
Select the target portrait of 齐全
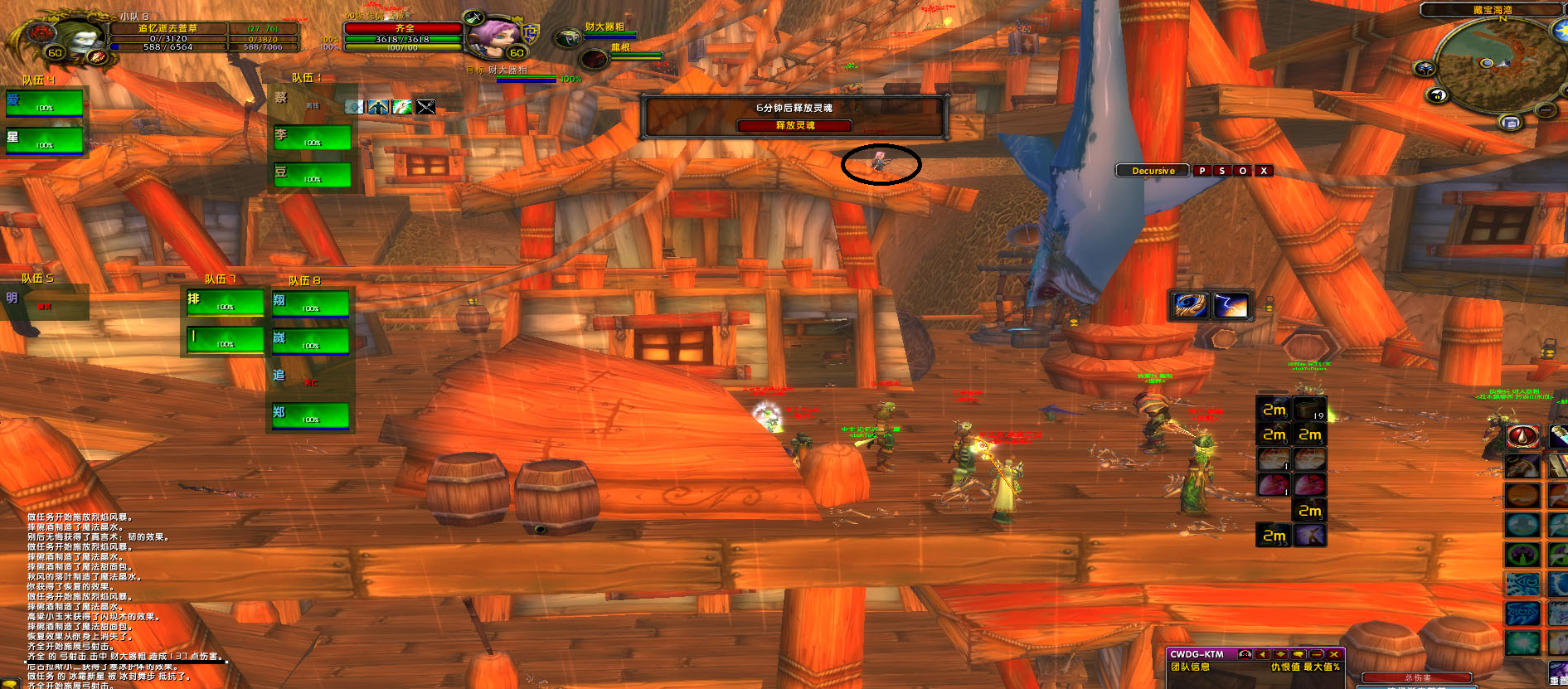click(494, 34)
